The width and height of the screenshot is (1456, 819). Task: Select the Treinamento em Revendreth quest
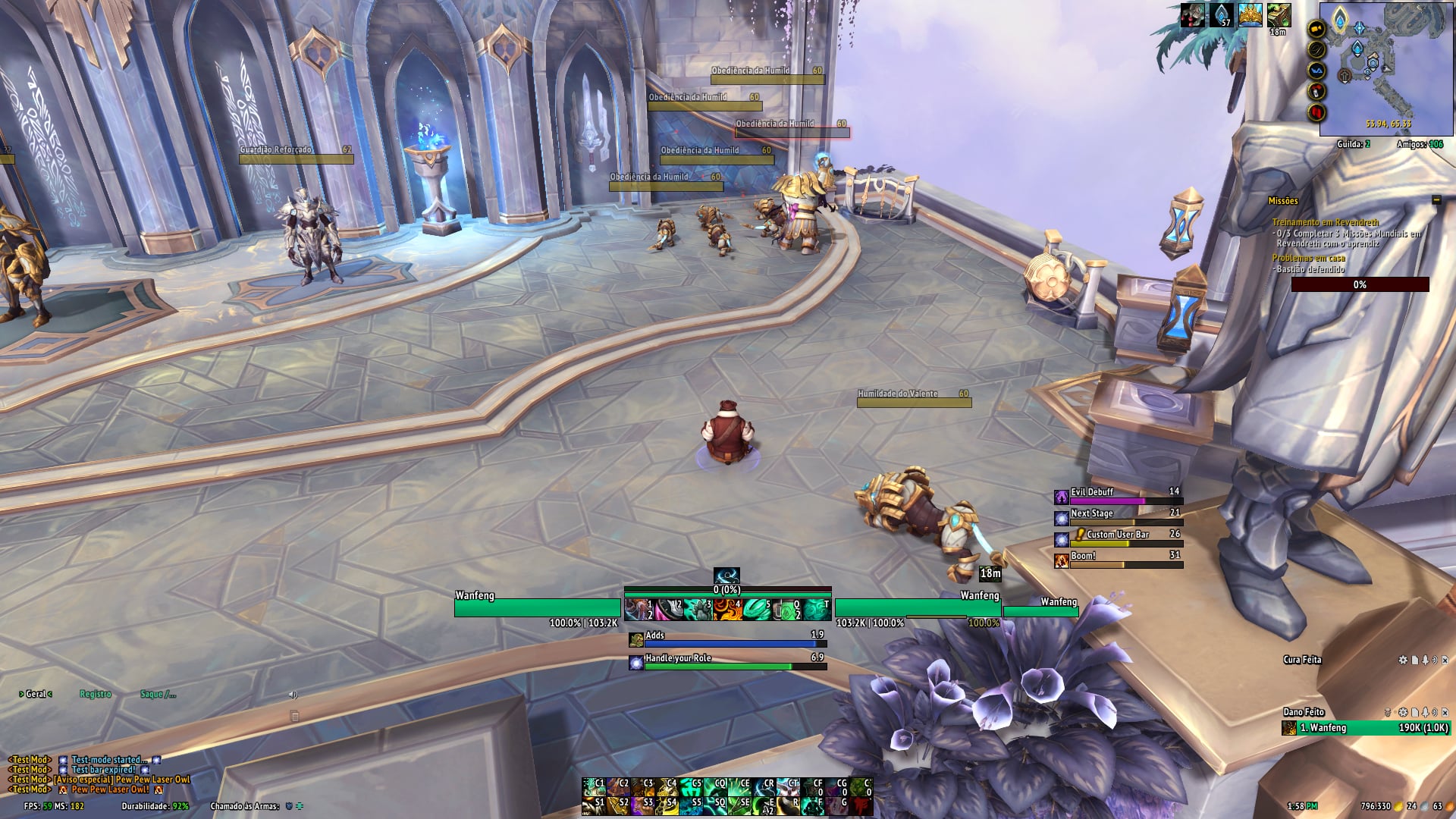(1325, 222)
